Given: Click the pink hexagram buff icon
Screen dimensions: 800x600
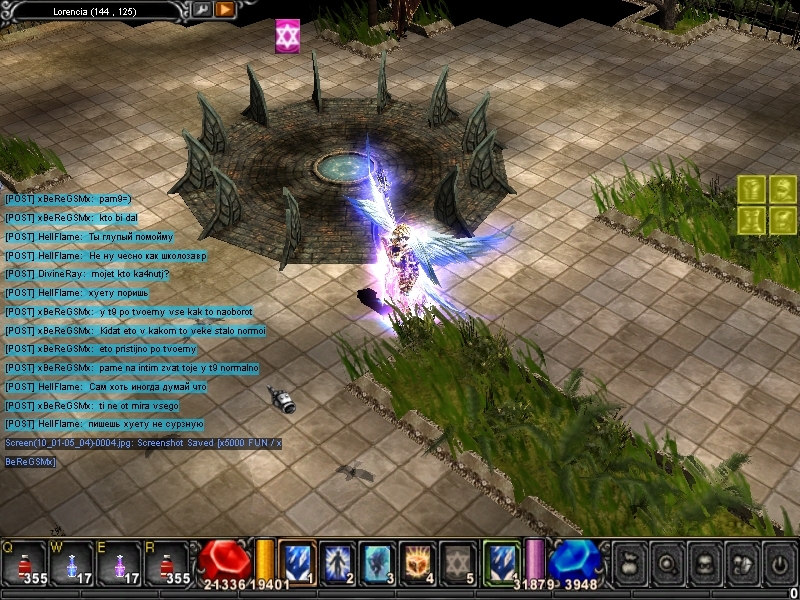Looking at the screenshot, I should (x=288, y=36).
